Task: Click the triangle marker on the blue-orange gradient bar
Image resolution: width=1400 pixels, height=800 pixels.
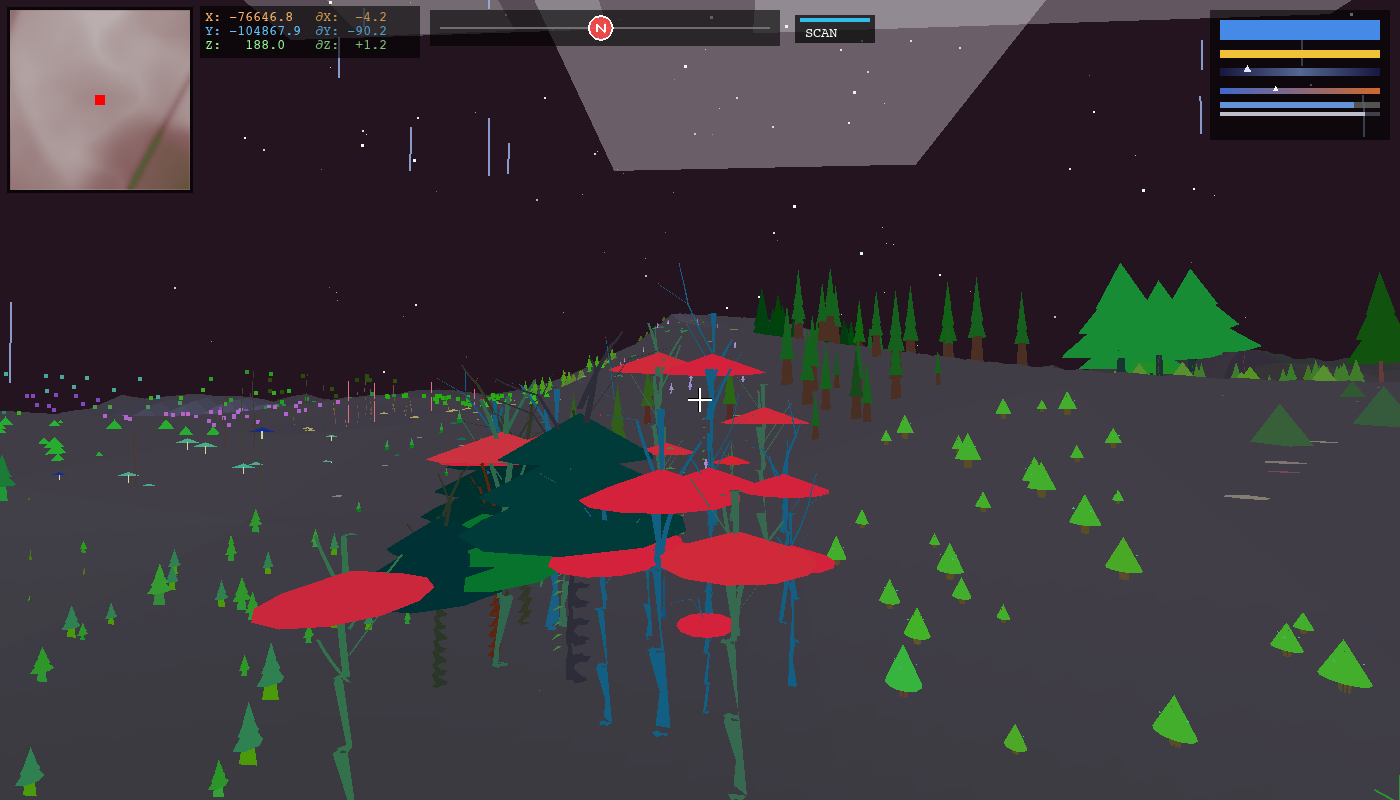Action: click(x=1277, y=87)
